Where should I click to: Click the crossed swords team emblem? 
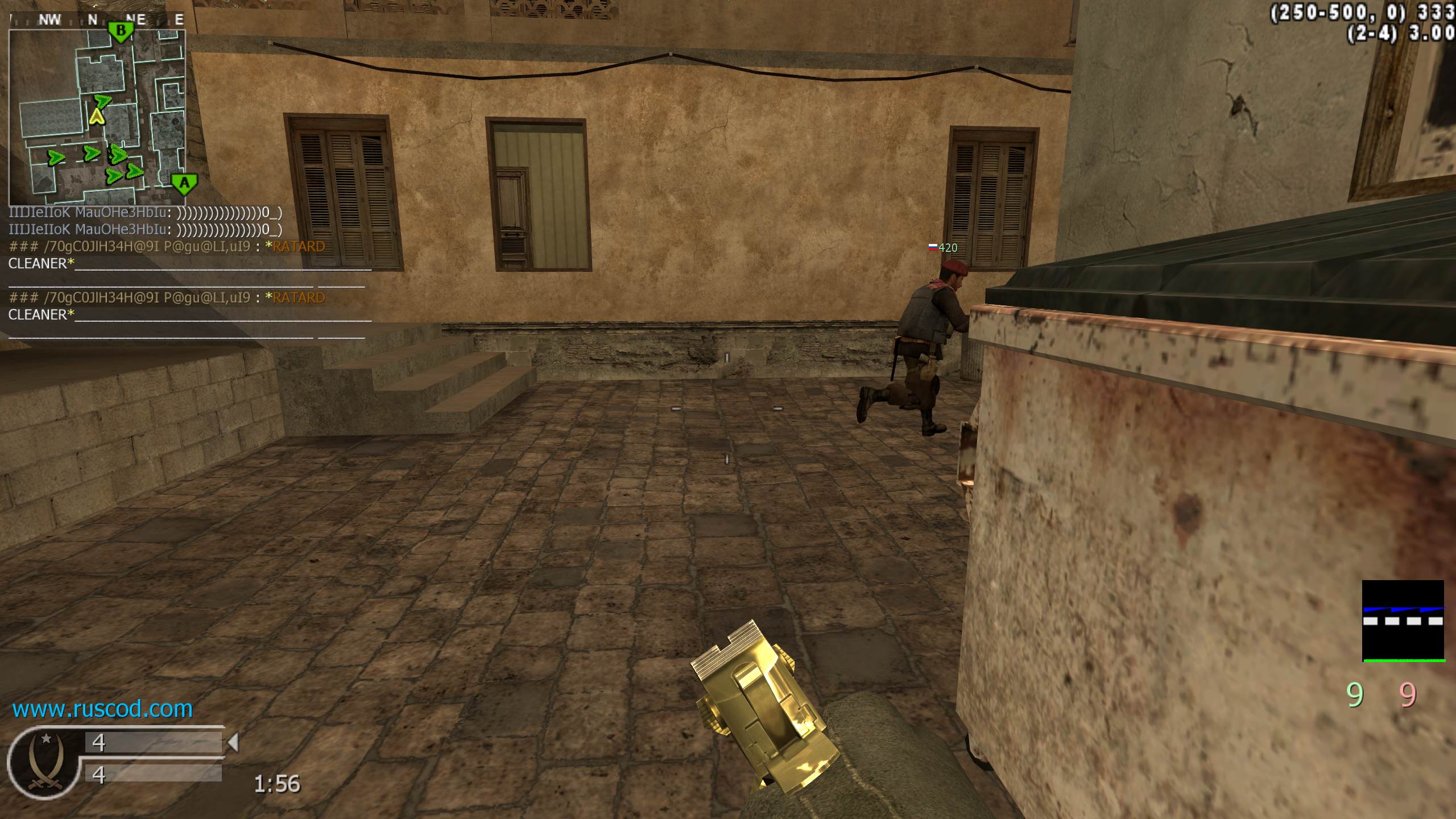click(44, 762)
